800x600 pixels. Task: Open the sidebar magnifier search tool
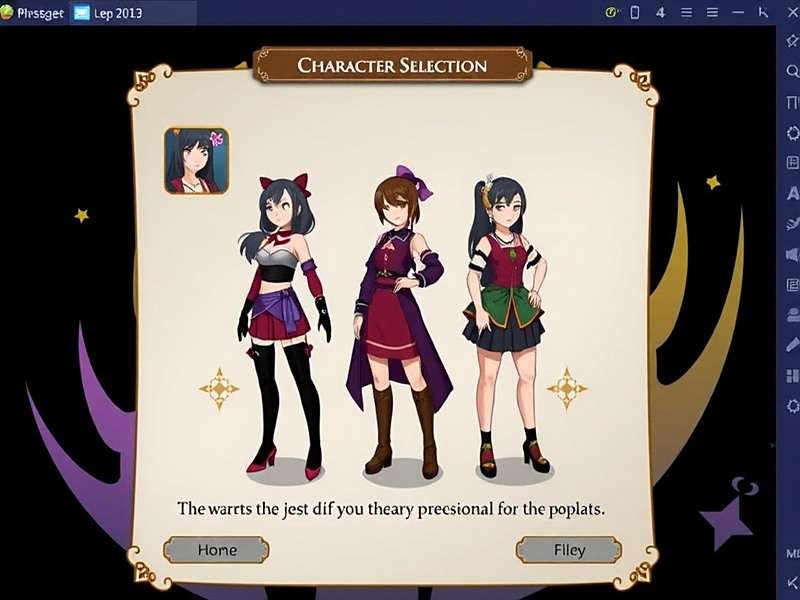click(x=792, y=71)
